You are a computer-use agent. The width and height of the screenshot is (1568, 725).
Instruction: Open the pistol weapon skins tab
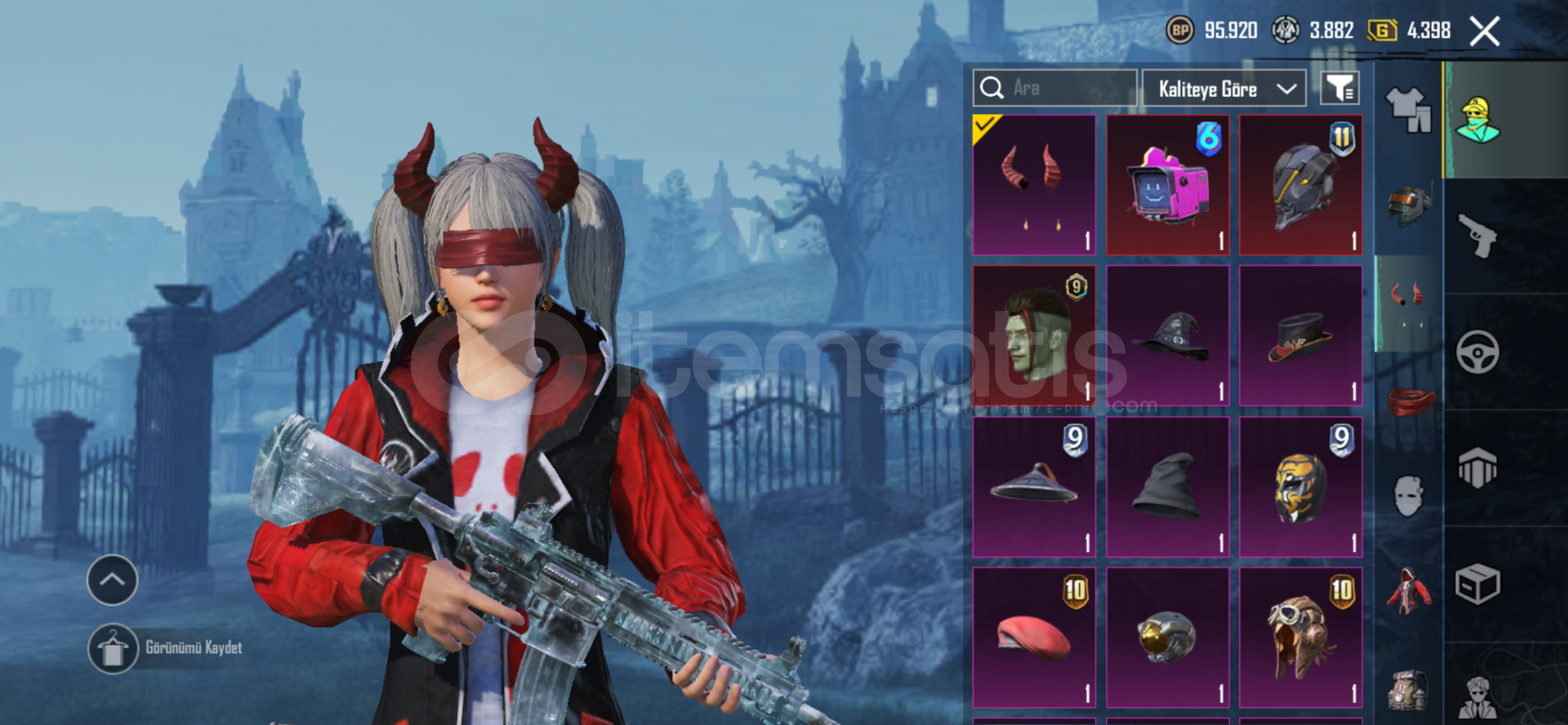coord(1477,235)
